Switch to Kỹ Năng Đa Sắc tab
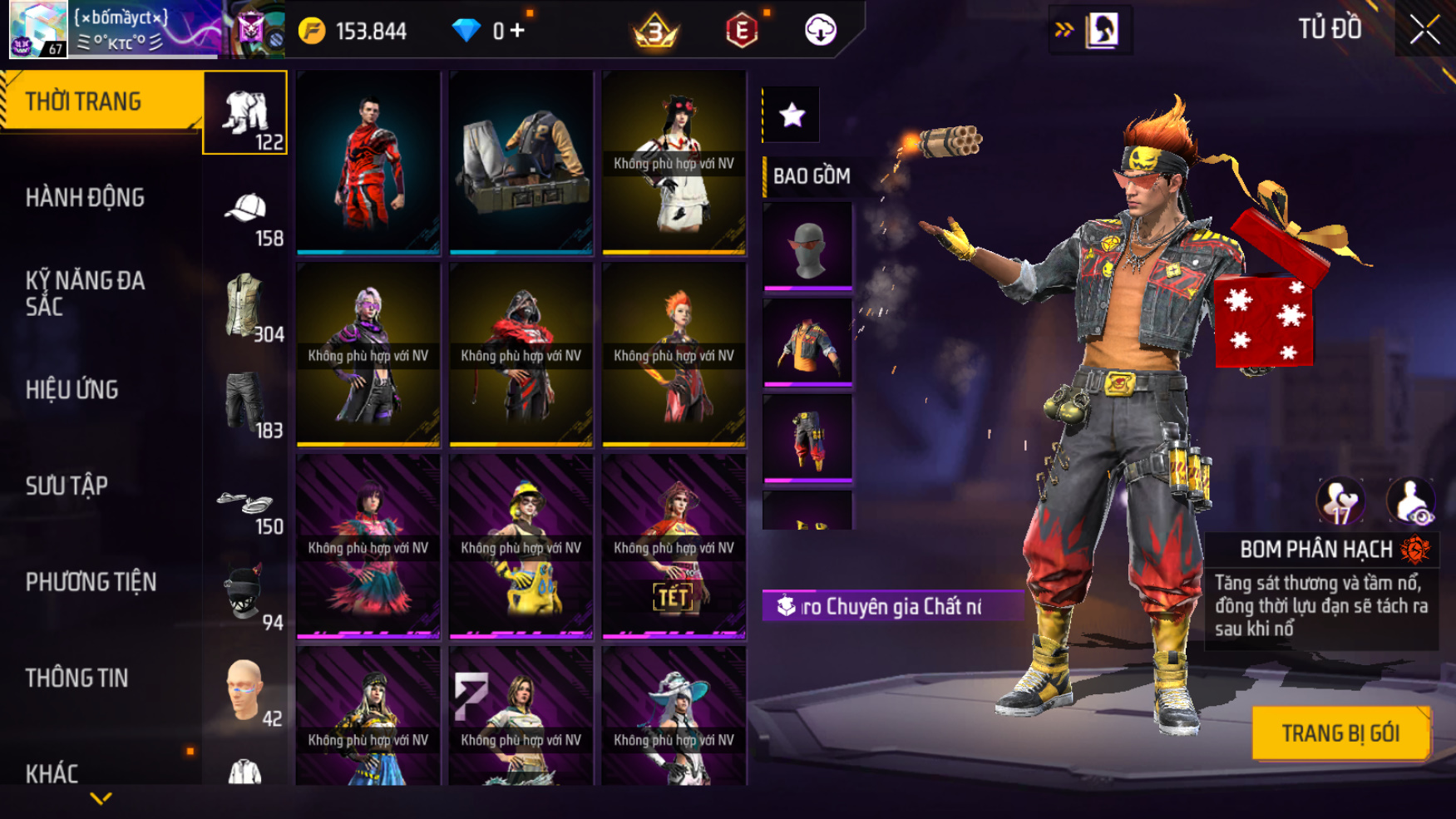 pos(85,293)
